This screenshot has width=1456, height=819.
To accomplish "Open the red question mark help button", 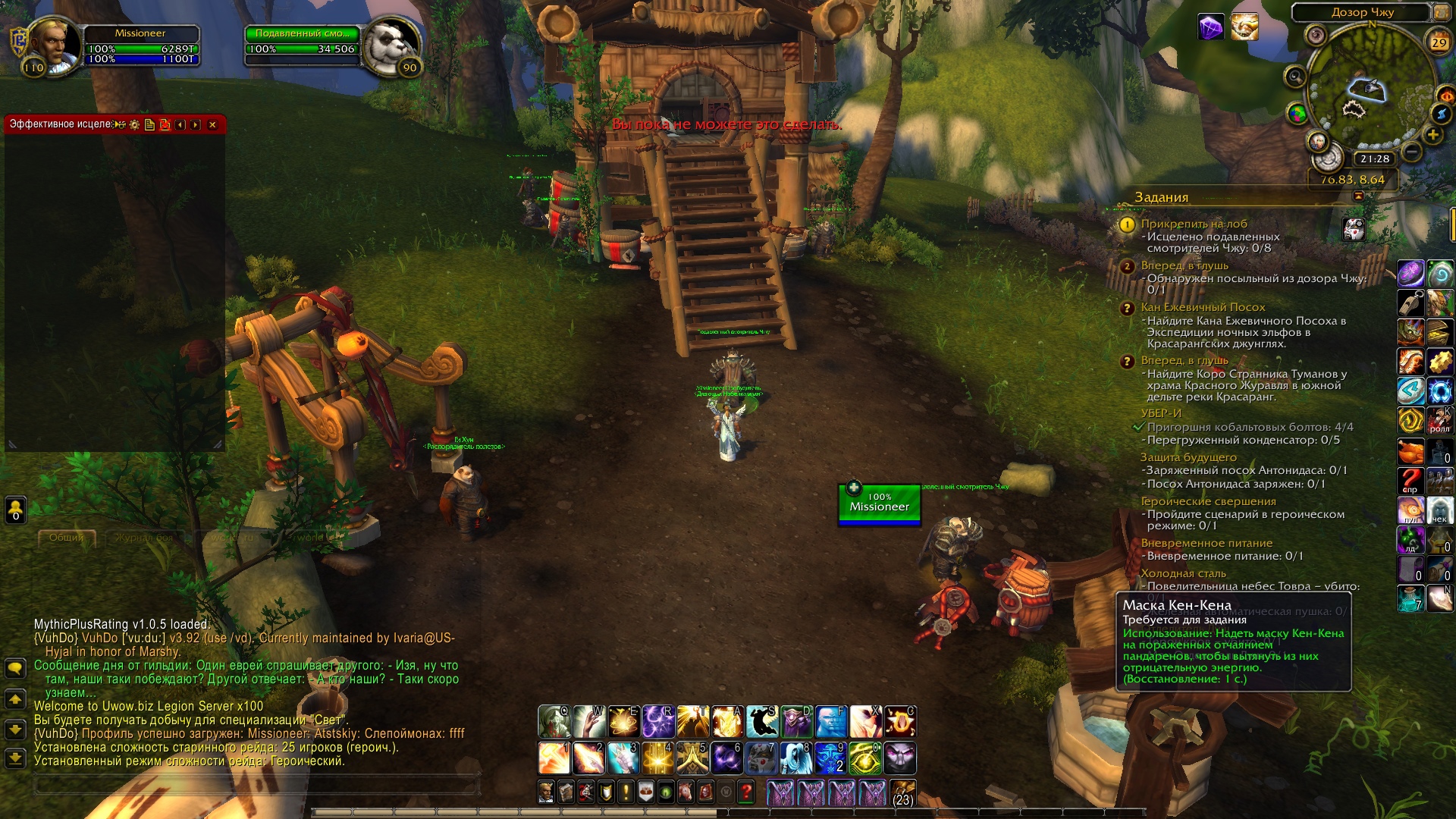I will pos(746,792).
